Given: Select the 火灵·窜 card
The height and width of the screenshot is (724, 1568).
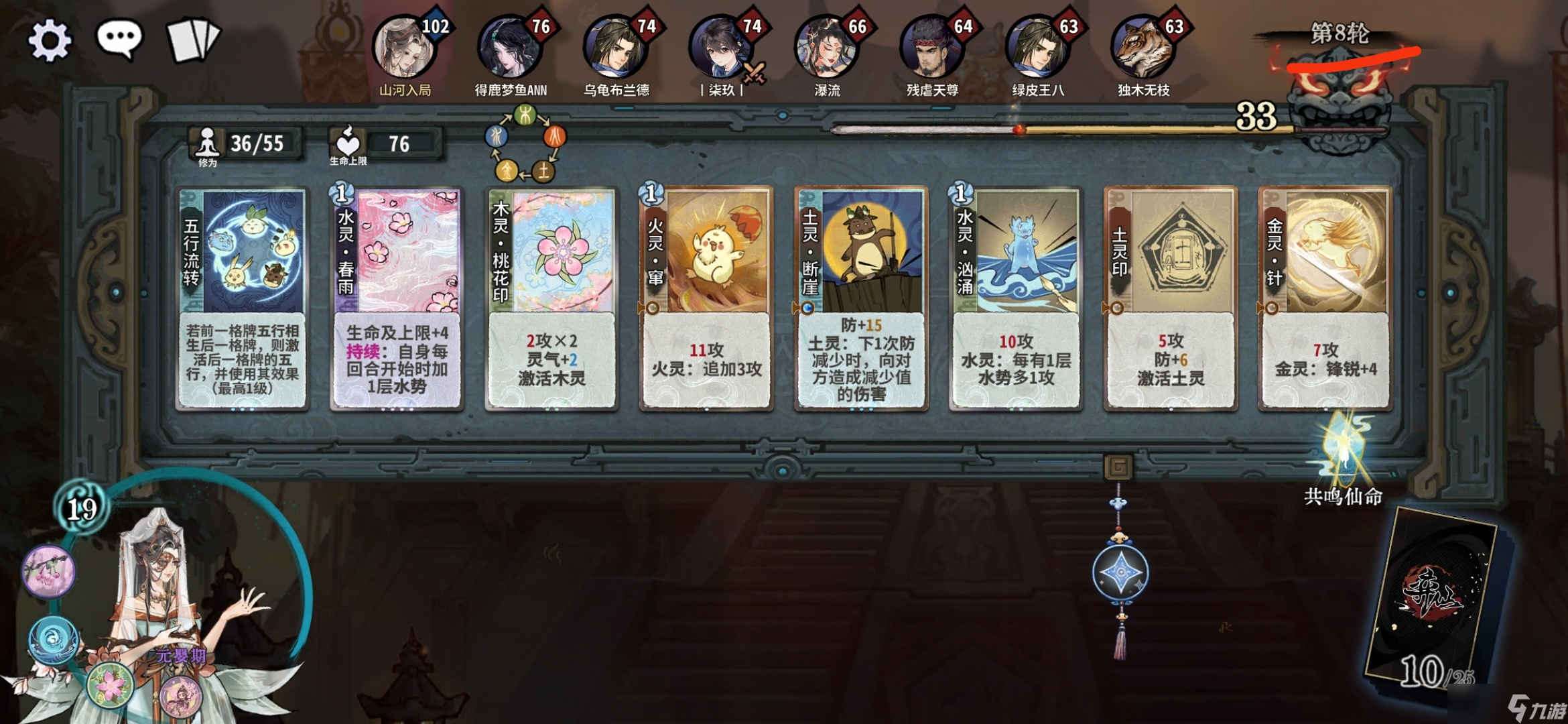Looking at the screenshot, I should pyautogui.click(x=706, y=298).
